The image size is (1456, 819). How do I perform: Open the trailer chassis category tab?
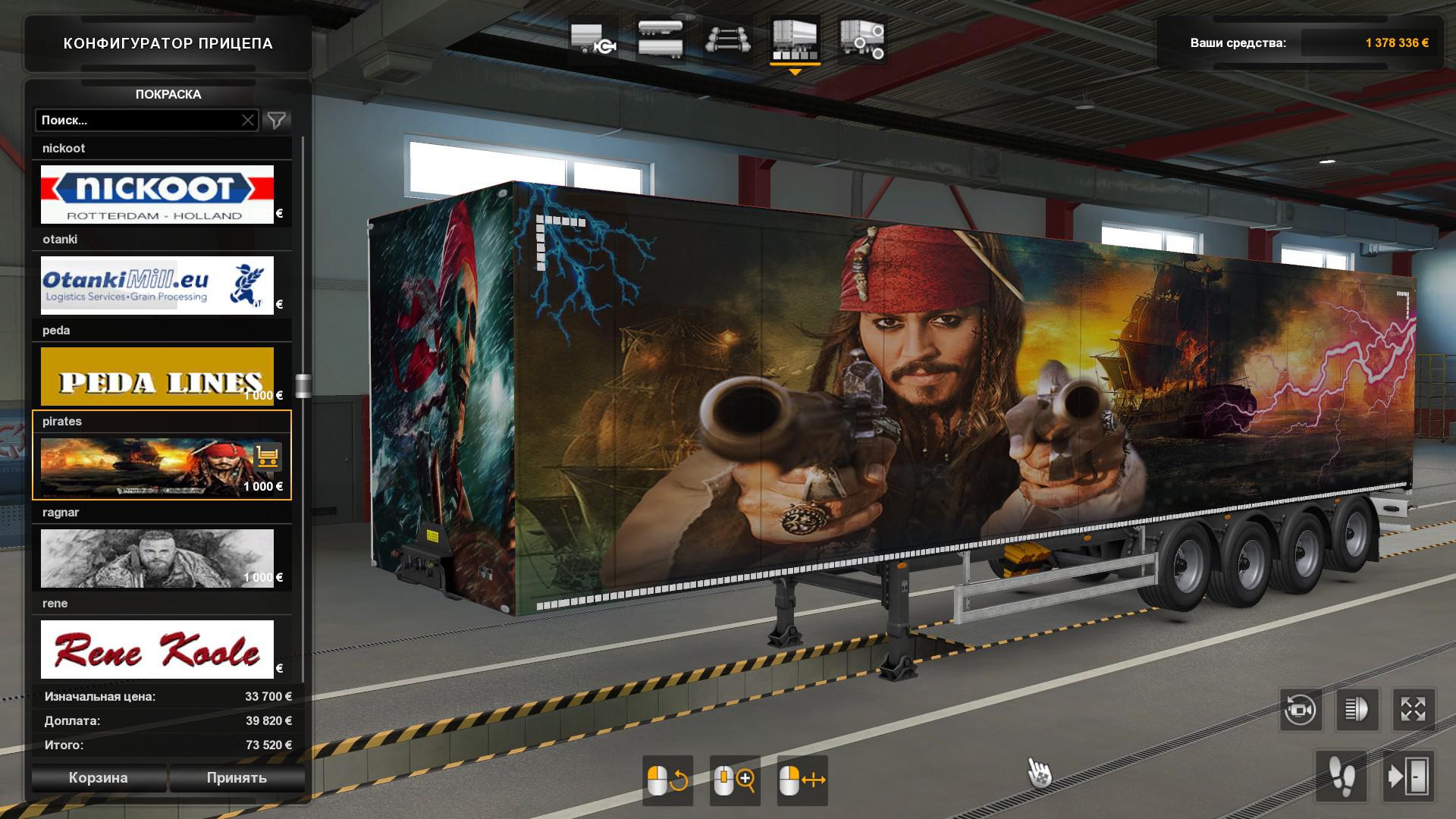(x=728, y=39)
